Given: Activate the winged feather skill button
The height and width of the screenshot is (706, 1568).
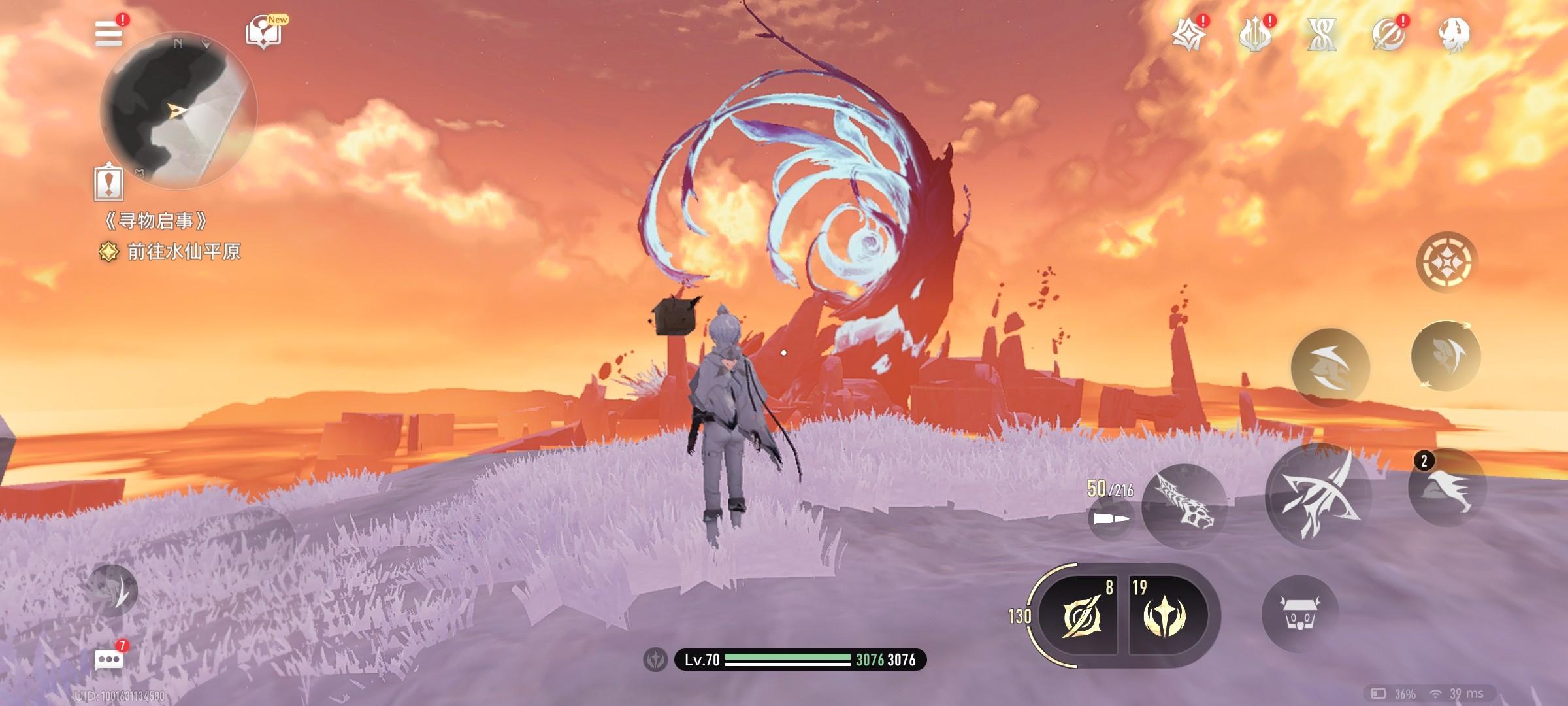Looking at the screenshot, I should [1445, 356].
